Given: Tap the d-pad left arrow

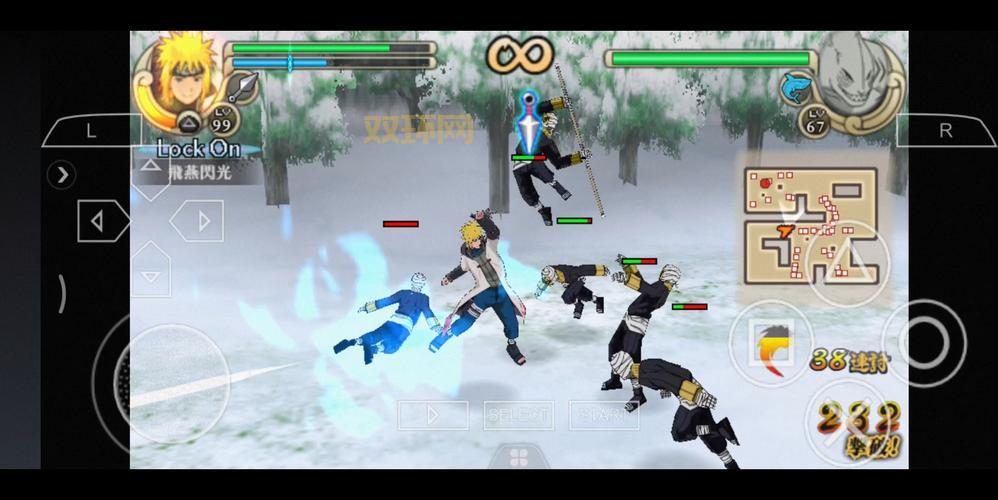Looking at the screenshot, I should click(98, 221).
